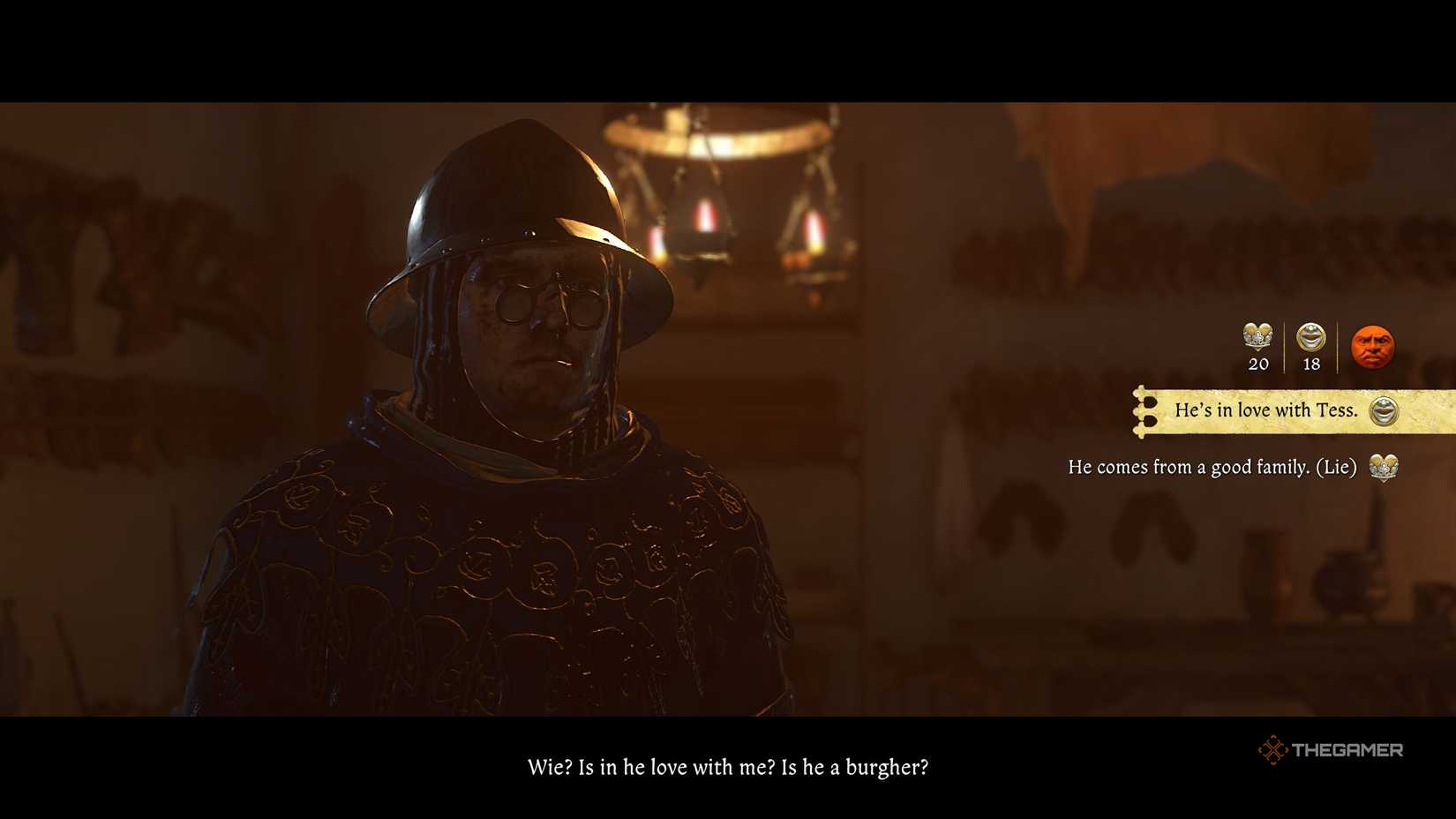Select the heart icon next to the Lie option
This screenshot has width=1456, height=819.
click(x=1382, y=468)
